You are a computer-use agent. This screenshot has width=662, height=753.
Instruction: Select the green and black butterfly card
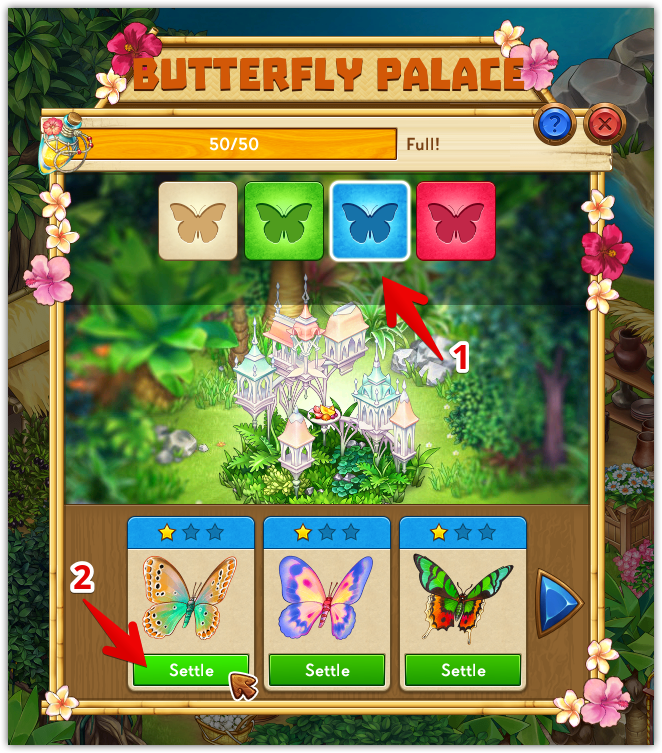point(463,597)
